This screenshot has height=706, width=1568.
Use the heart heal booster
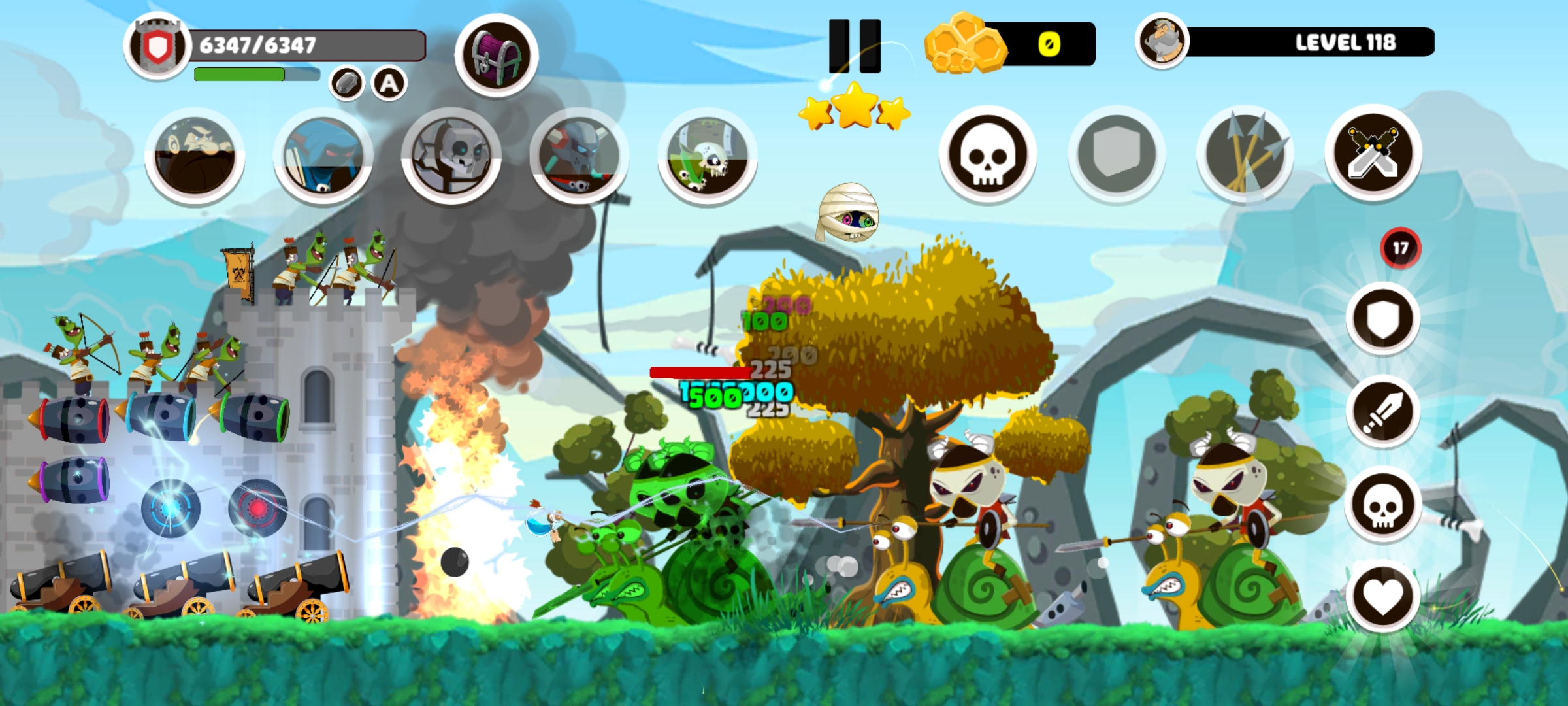1382,597
